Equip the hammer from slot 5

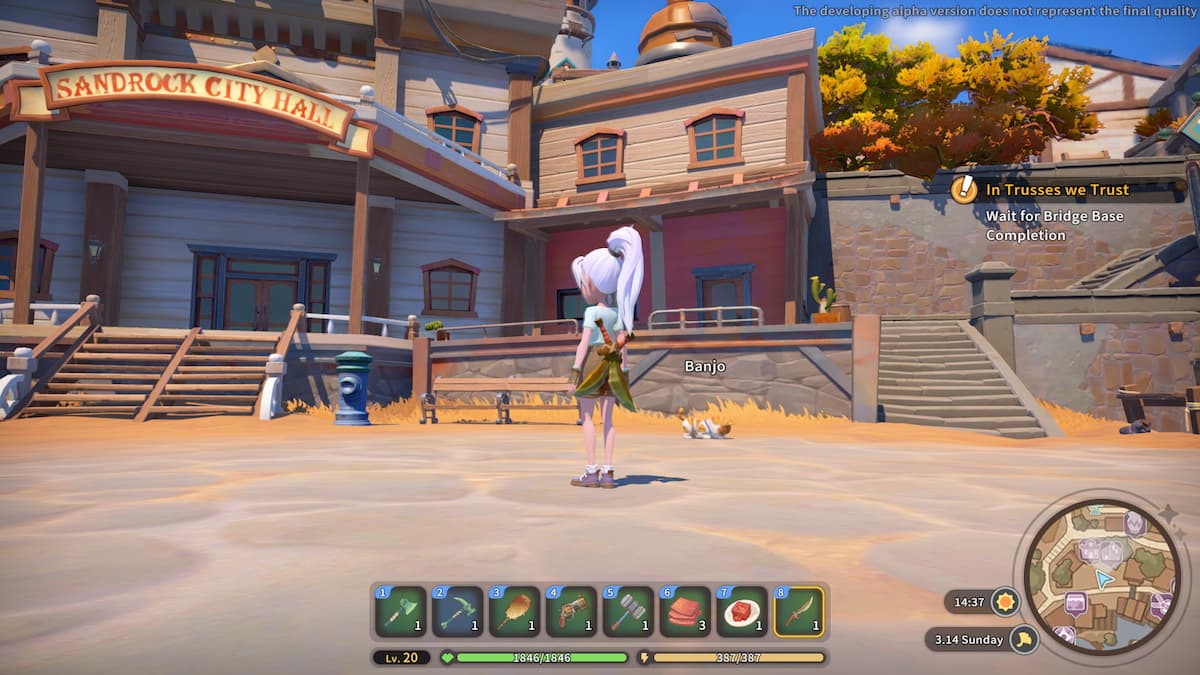pos(628,612)
